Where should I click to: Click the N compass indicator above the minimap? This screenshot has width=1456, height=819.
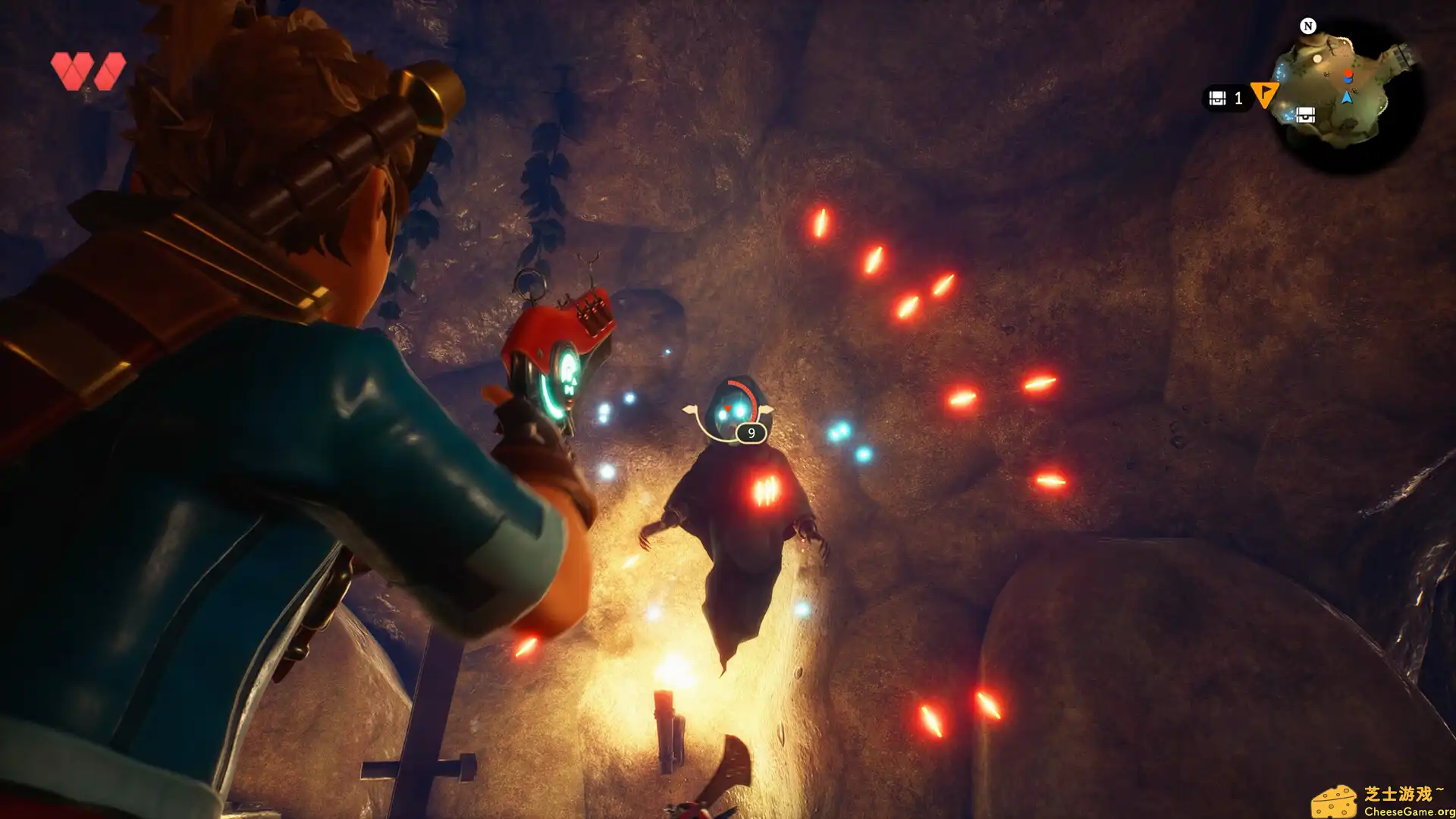(1309, 27)
